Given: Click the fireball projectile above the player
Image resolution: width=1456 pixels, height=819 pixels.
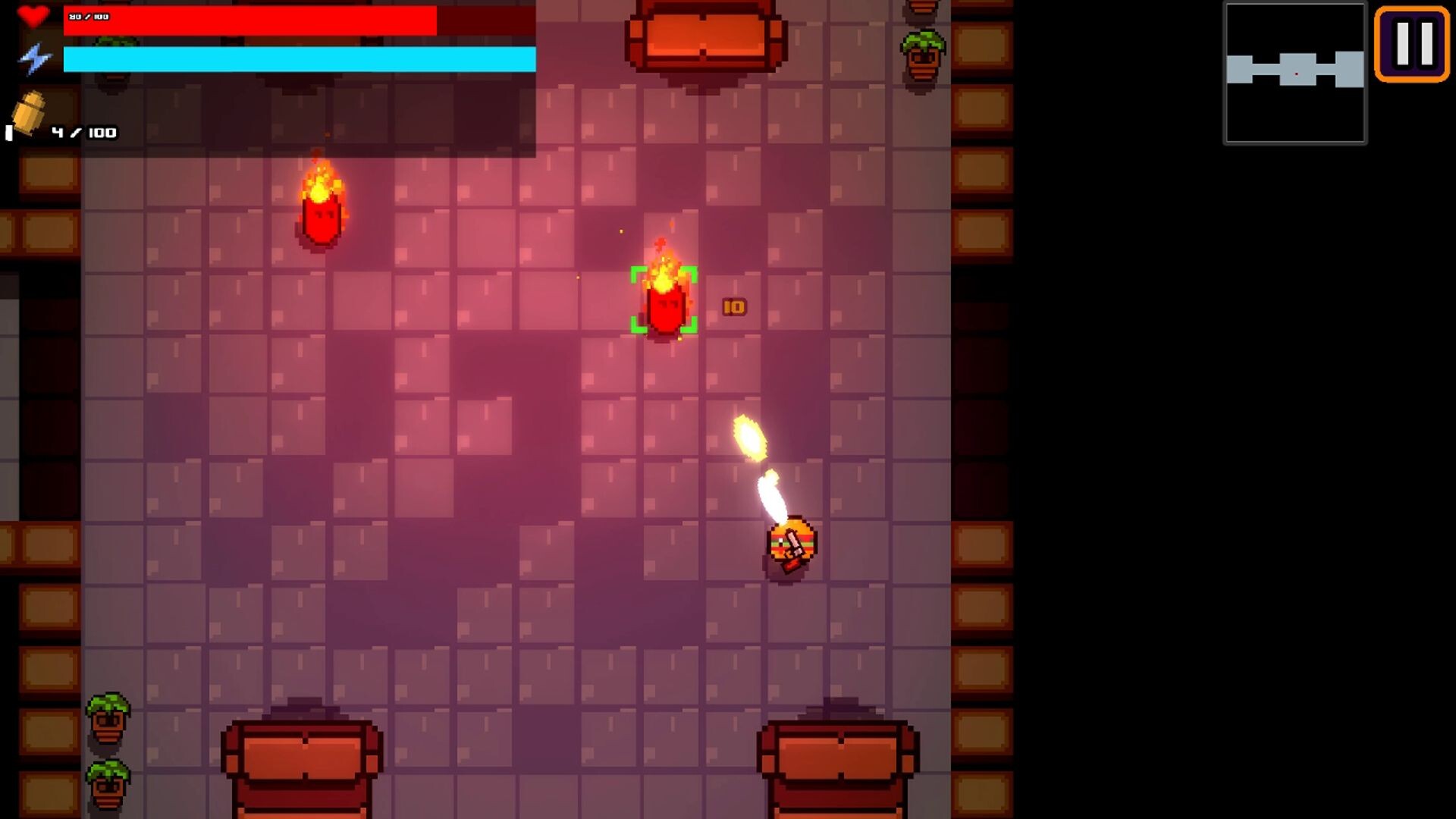Looking at the screenshot, I should tap(748, 436).
